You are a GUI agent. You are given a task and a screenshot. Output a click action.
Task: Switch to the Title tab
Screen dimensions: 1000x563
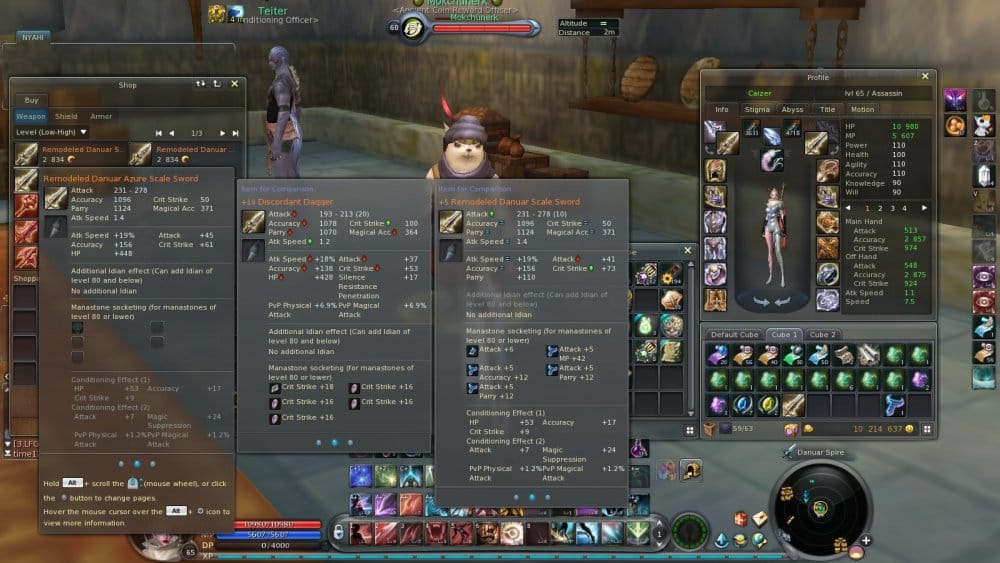coord(827,109)
